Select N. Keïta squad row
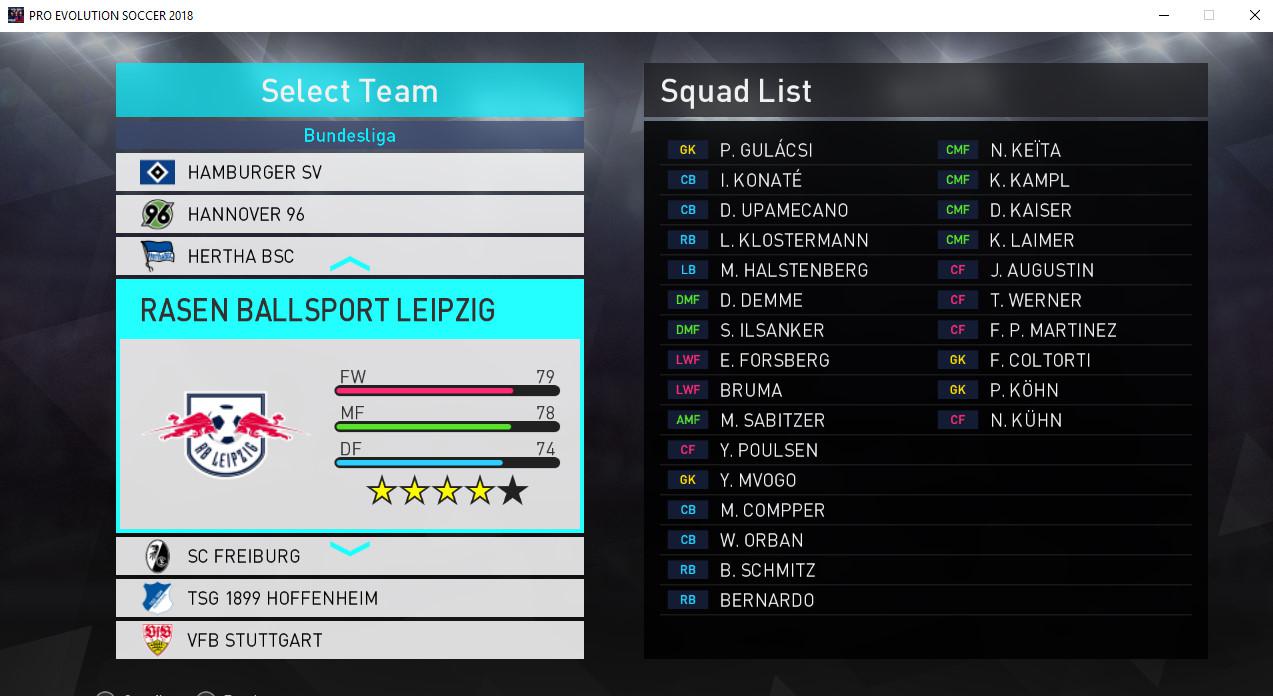 (1025, 150)
